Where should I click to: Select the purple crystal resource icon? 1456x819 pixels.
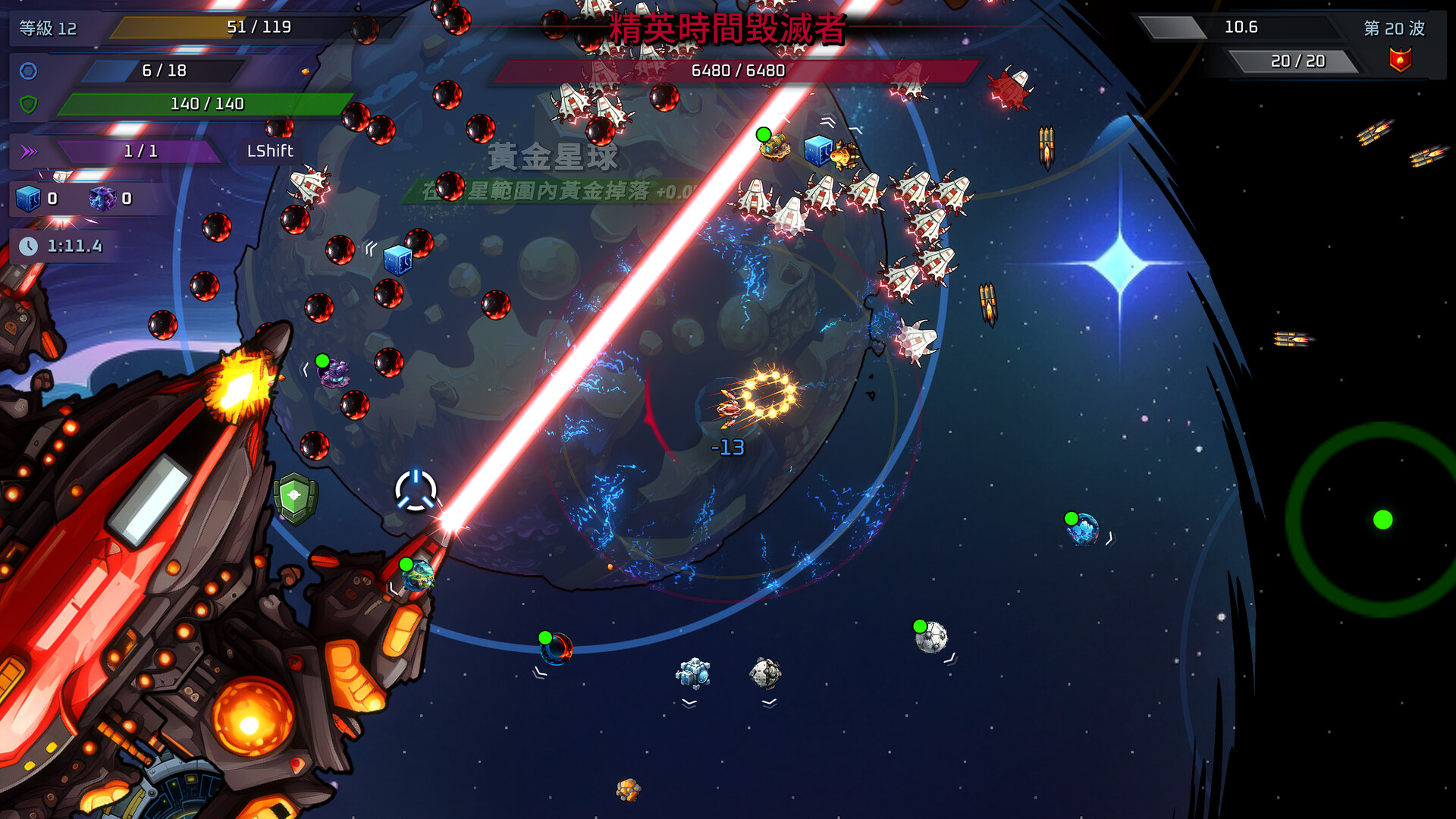click(102, 199)
